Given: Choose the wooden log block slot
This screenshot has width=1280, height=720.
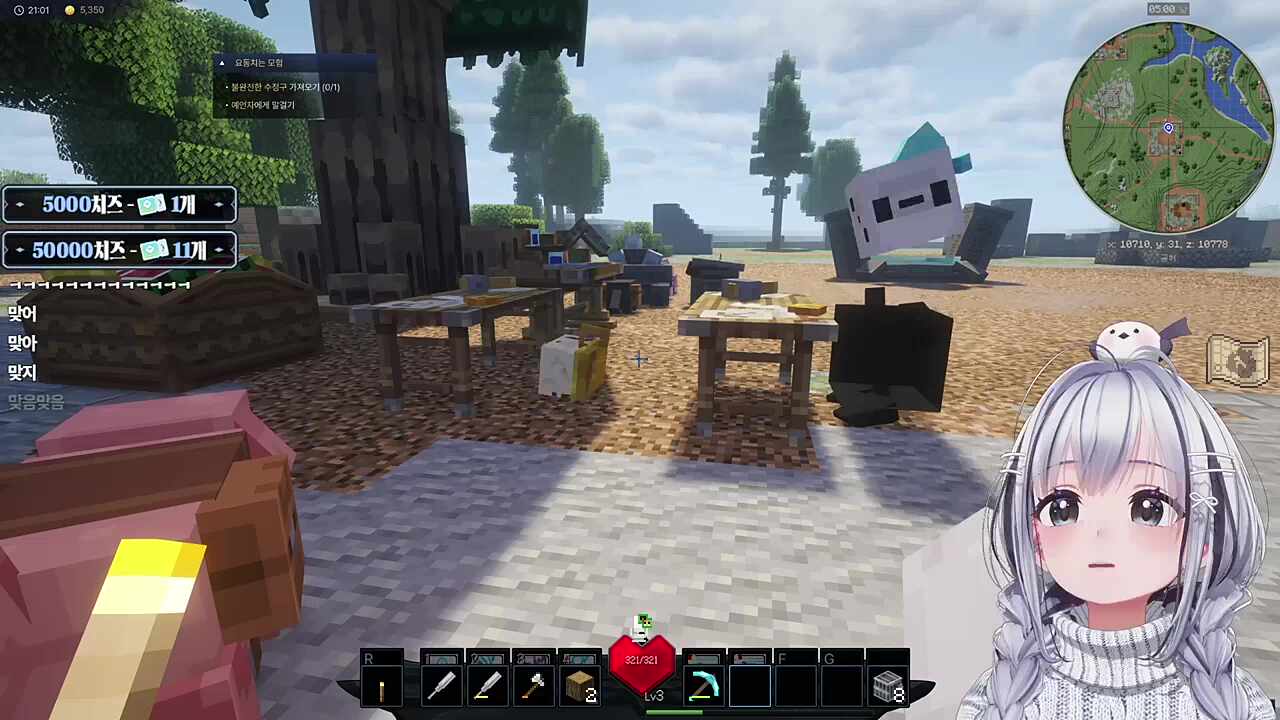Looking at the screenshot, I should (580, 686).
